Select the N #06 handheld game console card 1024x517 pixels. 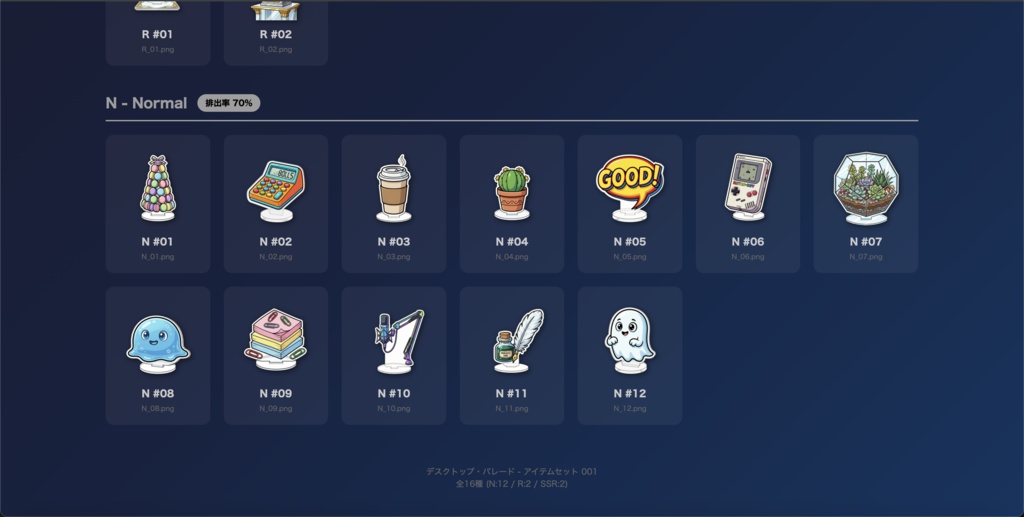click(748, 203)
